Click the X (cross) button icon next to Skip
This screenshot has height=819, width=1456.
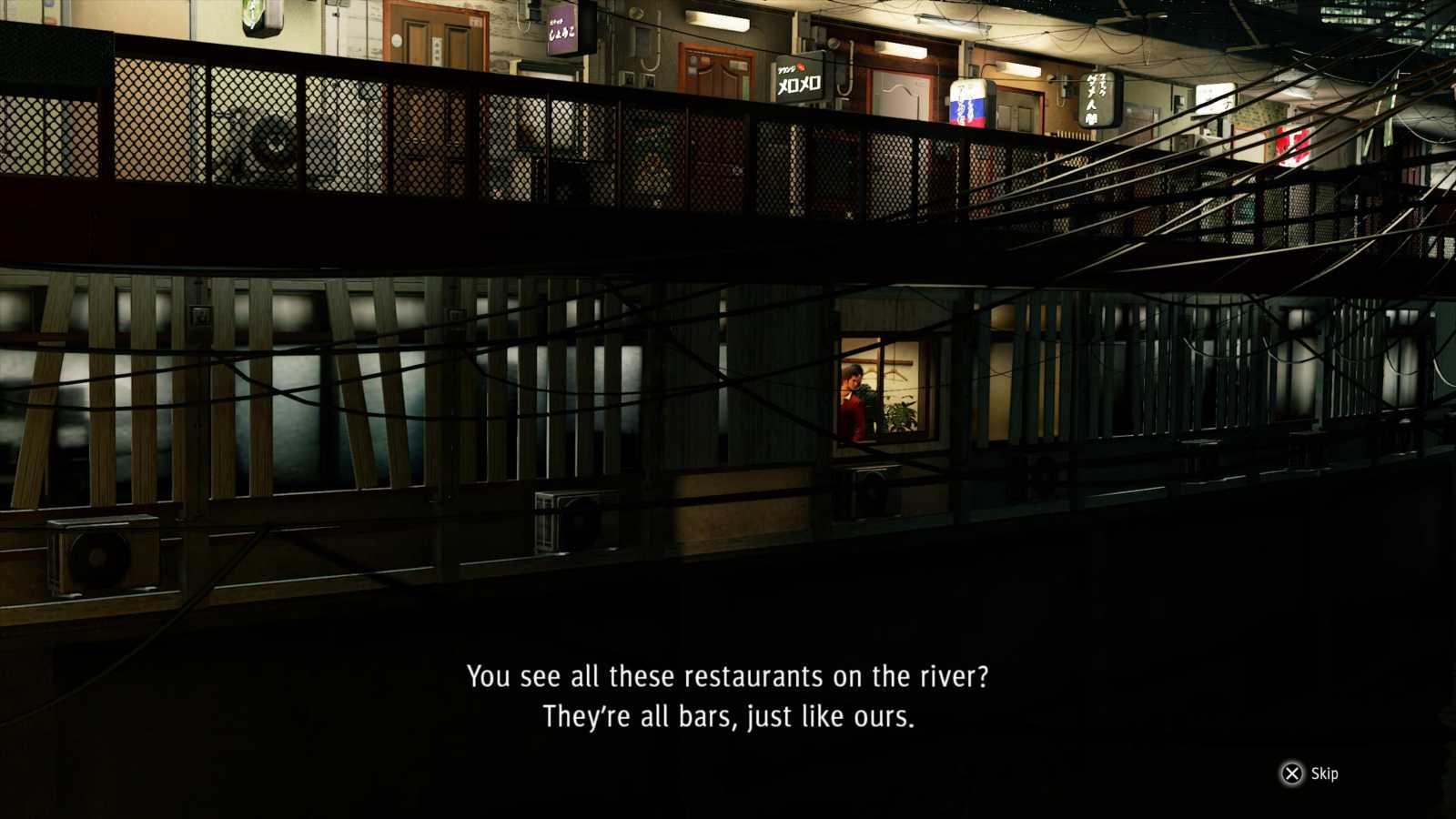1291,773
